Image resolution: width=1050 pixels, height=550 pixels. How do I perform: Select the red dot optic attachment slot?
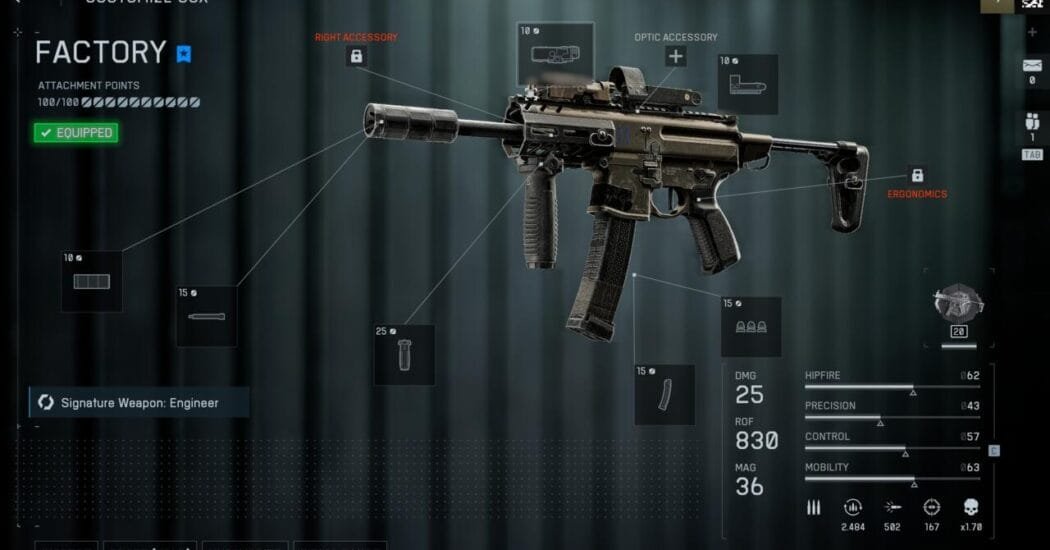click(749, 84)
